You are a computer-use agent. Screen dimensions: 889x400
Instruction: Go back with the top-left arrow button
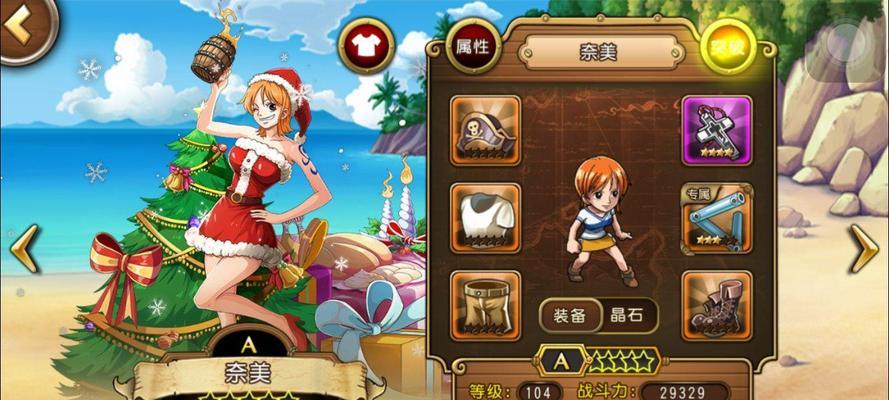tap(22, 27)
